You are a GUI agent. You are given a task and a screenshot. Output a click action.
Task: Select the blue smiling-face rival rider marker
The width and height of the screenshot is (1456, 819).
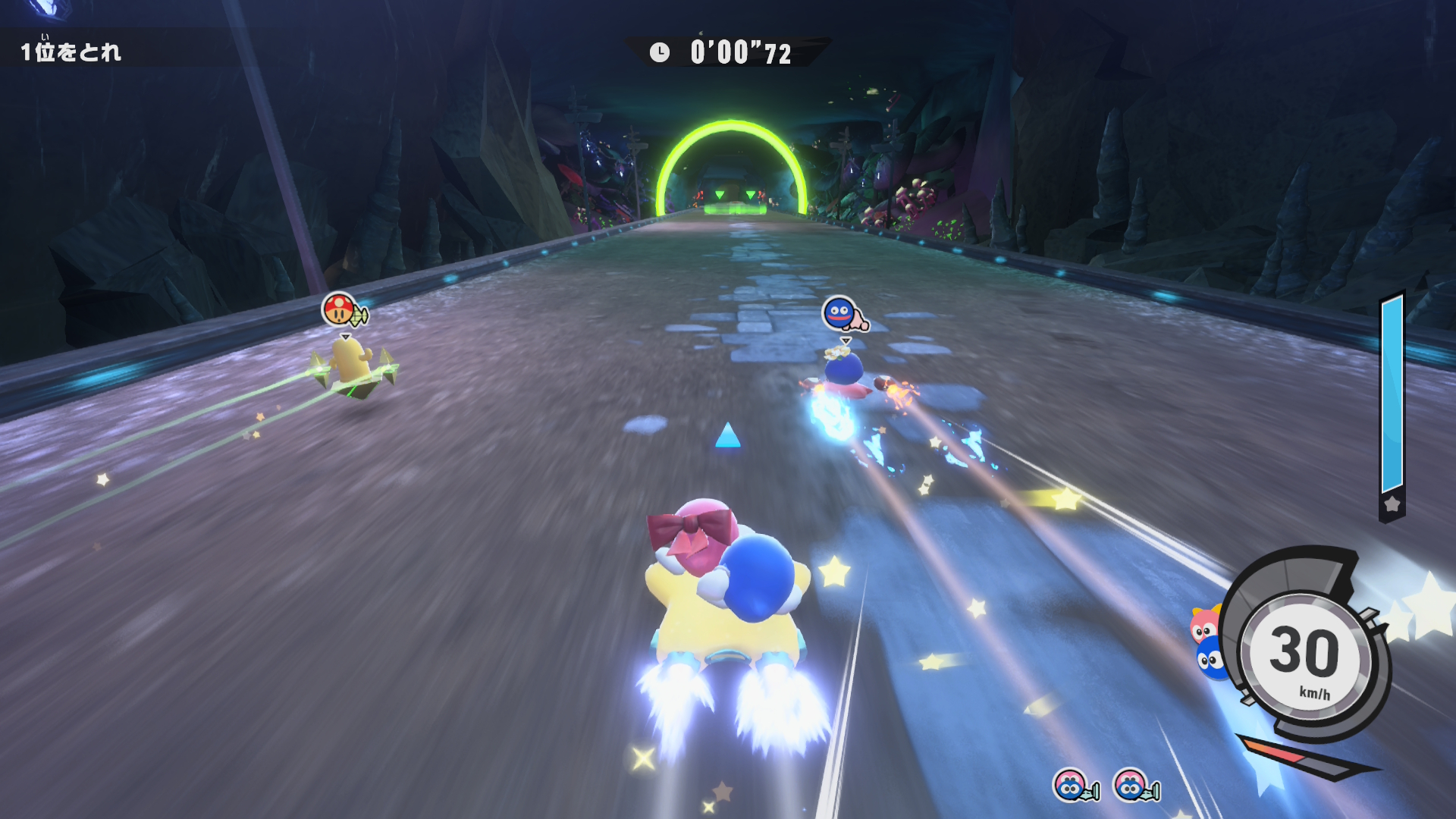839,312
